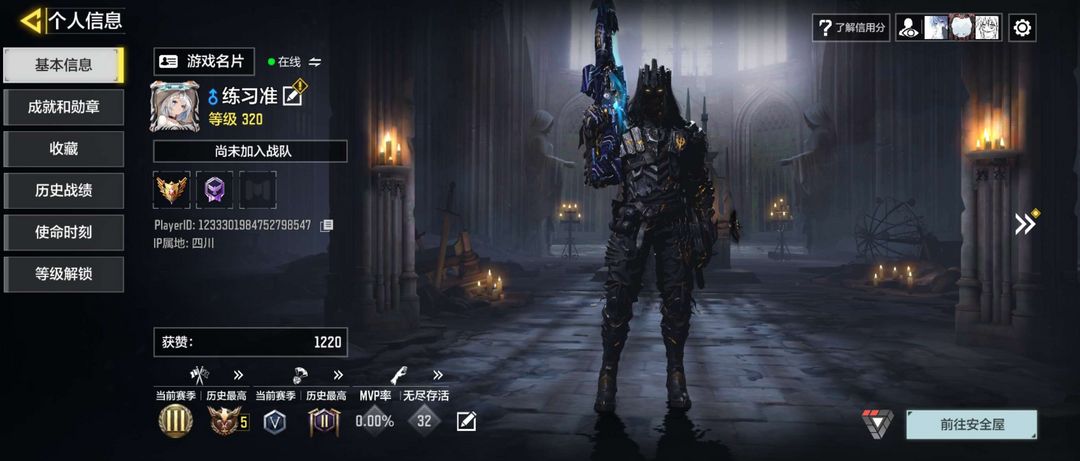Open the recent players avatar list
The width and height of the screenshot is (1080, 461).
coord(948,28)
